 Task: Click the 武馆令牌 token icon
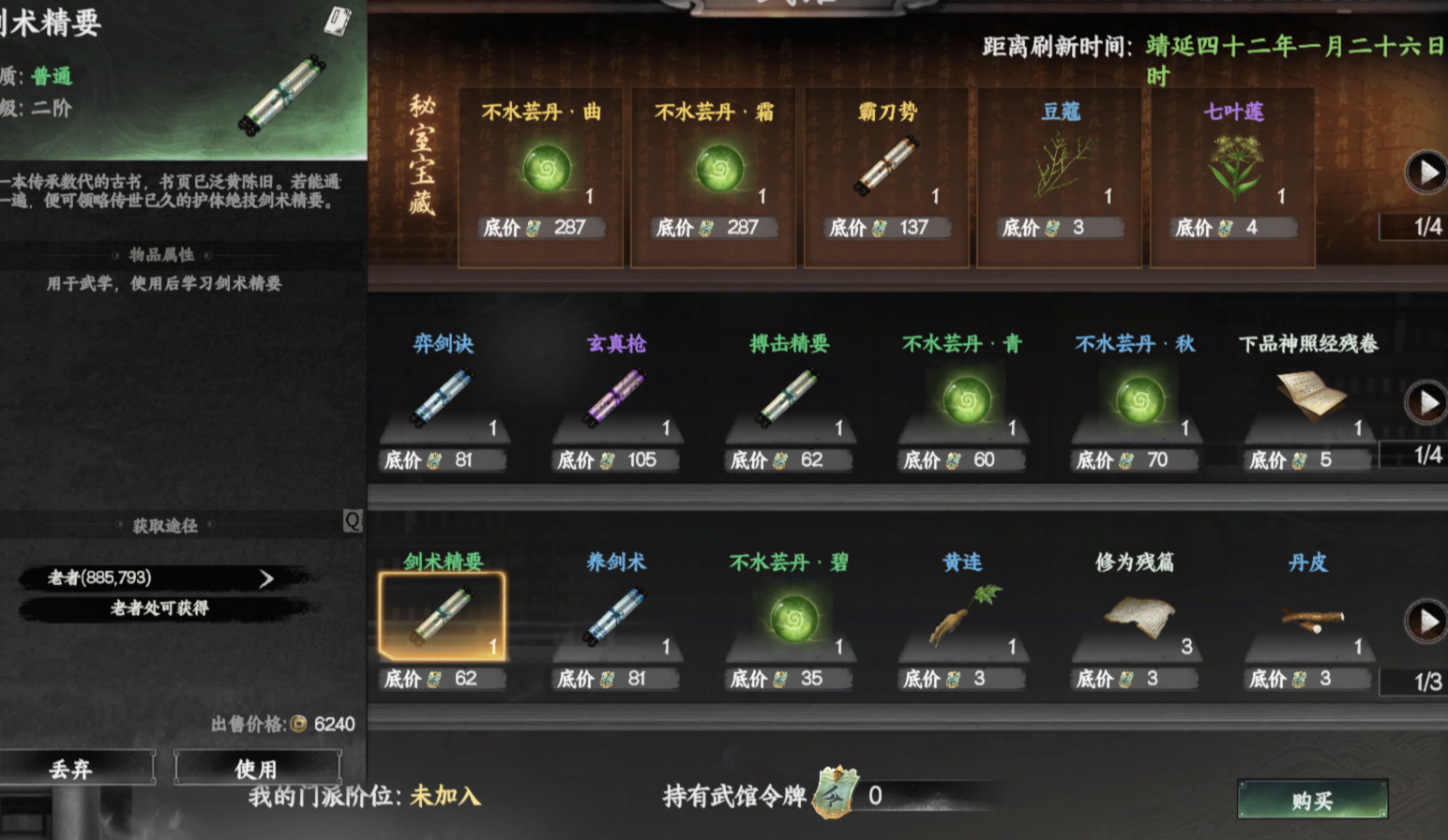pyautogui.click(x=833, y=795)
